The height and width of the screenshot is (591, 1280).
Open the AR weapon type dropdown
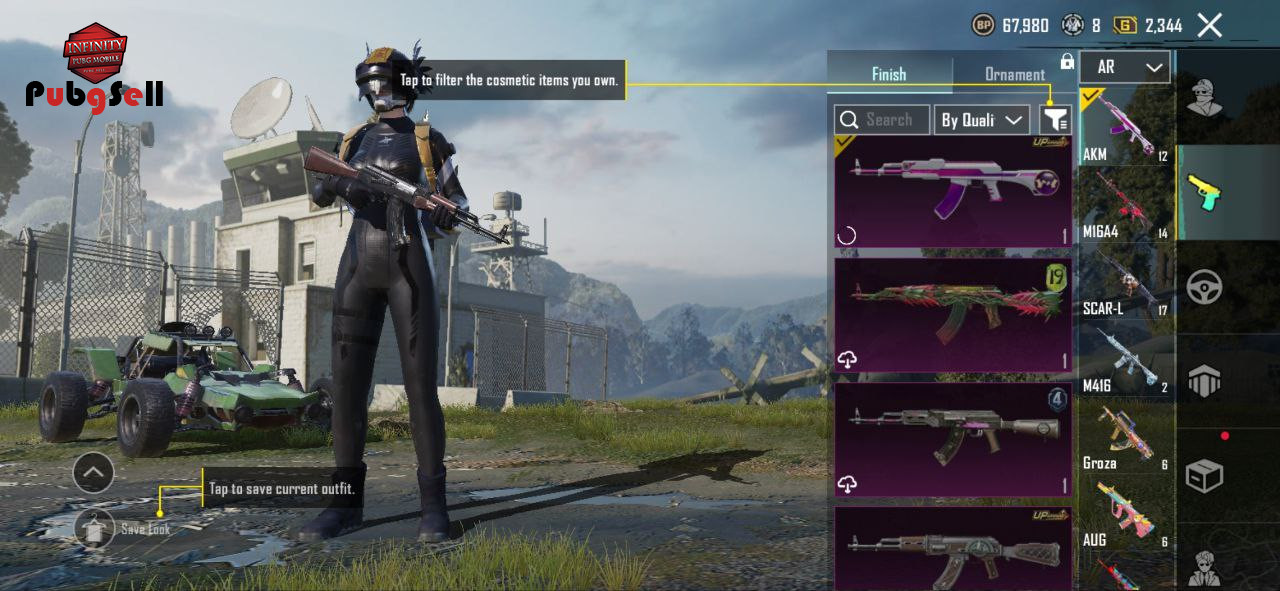(1124, 67)
